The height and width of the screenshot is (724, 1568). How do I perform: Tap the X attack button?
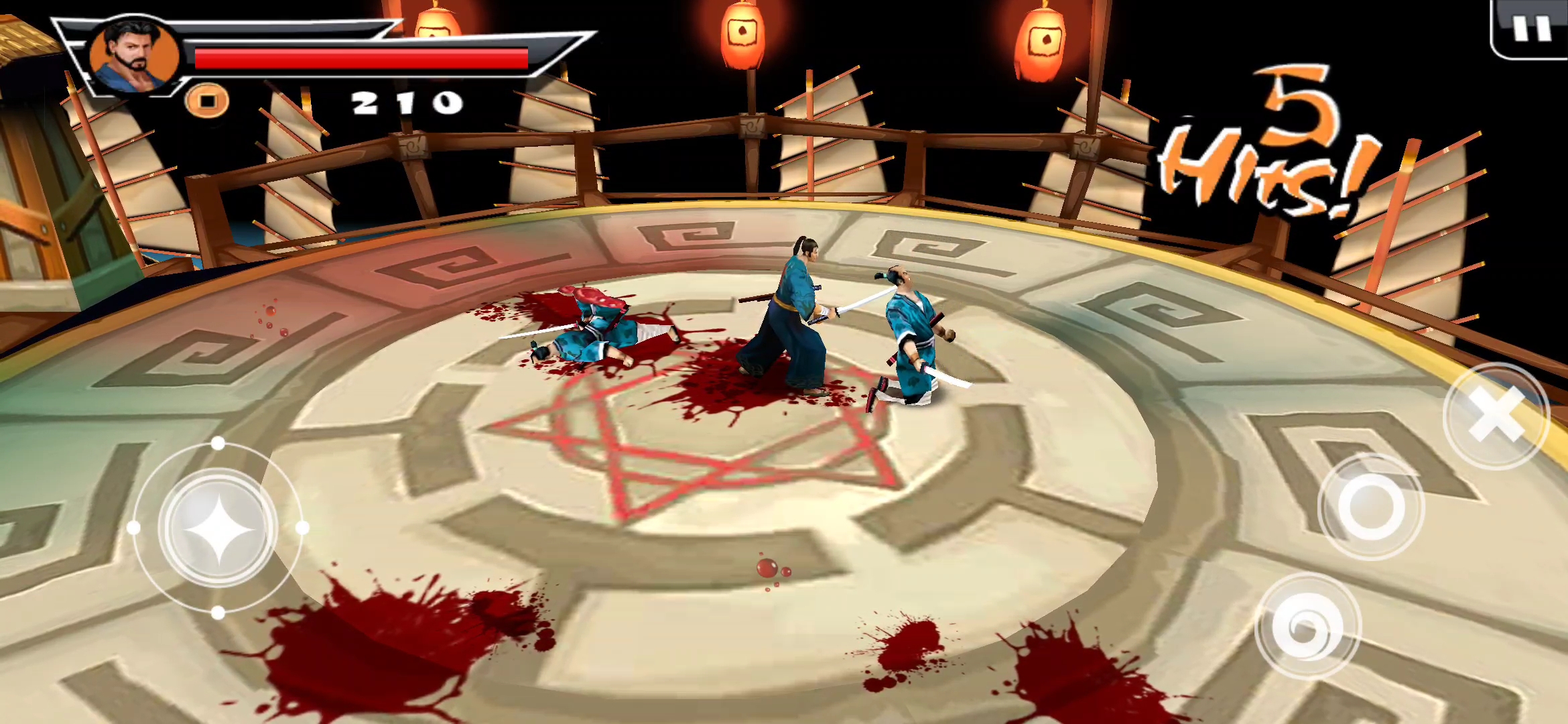[x=1496, y=416]
